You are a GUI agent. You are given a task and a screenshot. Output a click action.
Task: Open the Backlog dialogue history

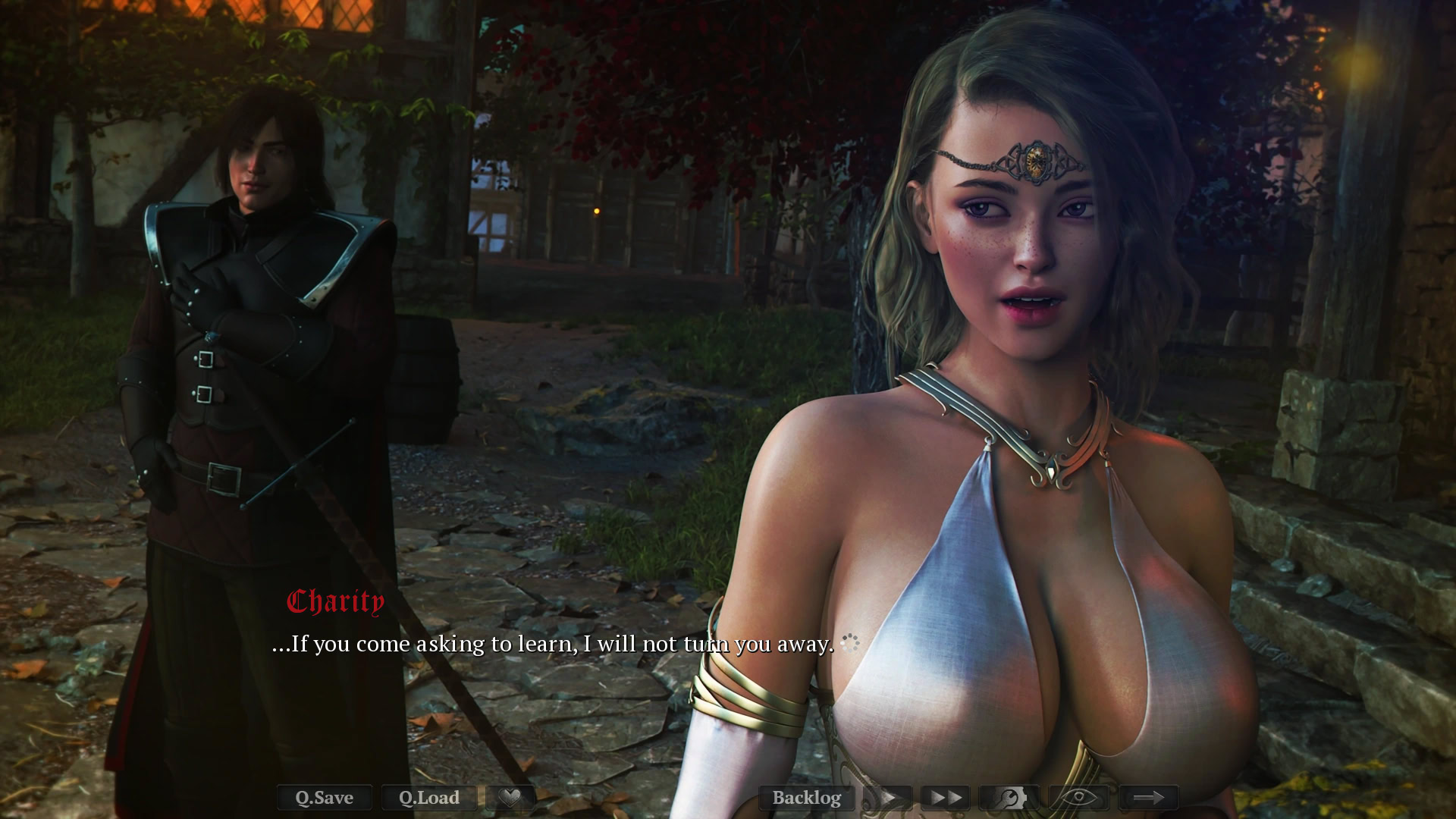pos(806,798)
